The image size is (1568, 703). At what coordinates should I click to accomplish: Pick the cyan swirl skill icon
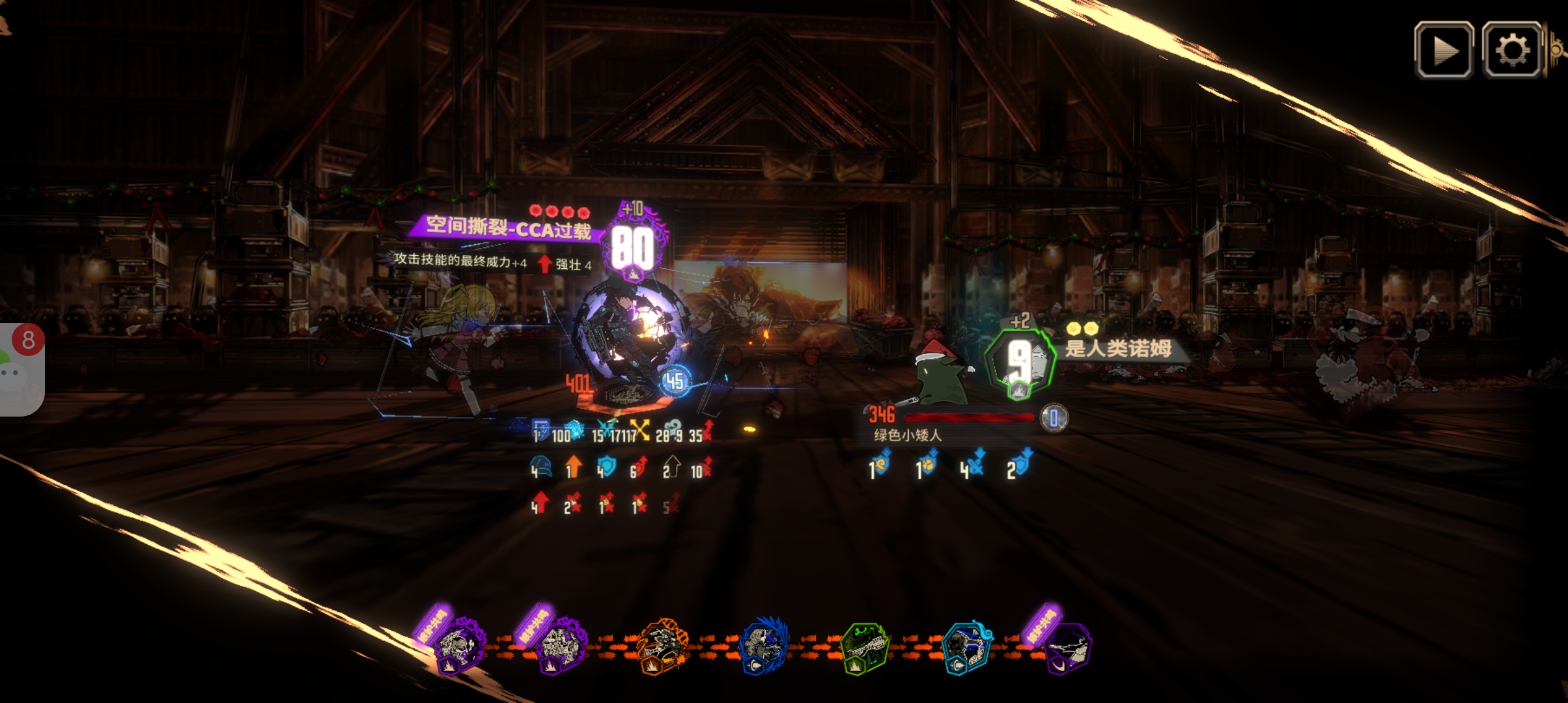(x=967, y=648)
